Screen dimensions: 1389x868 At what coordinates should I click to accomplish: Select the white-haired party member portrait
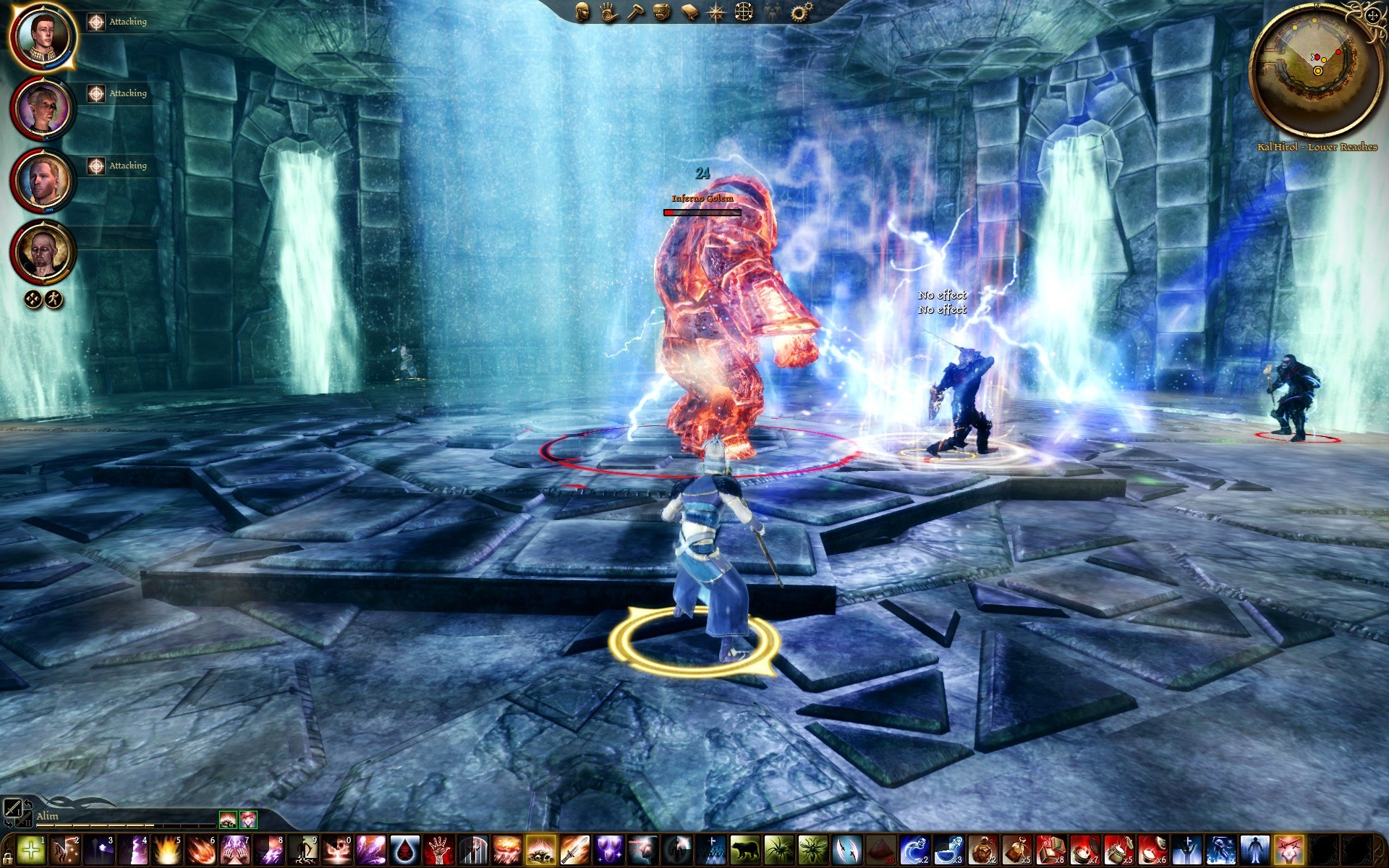click(x=43, y=109)
